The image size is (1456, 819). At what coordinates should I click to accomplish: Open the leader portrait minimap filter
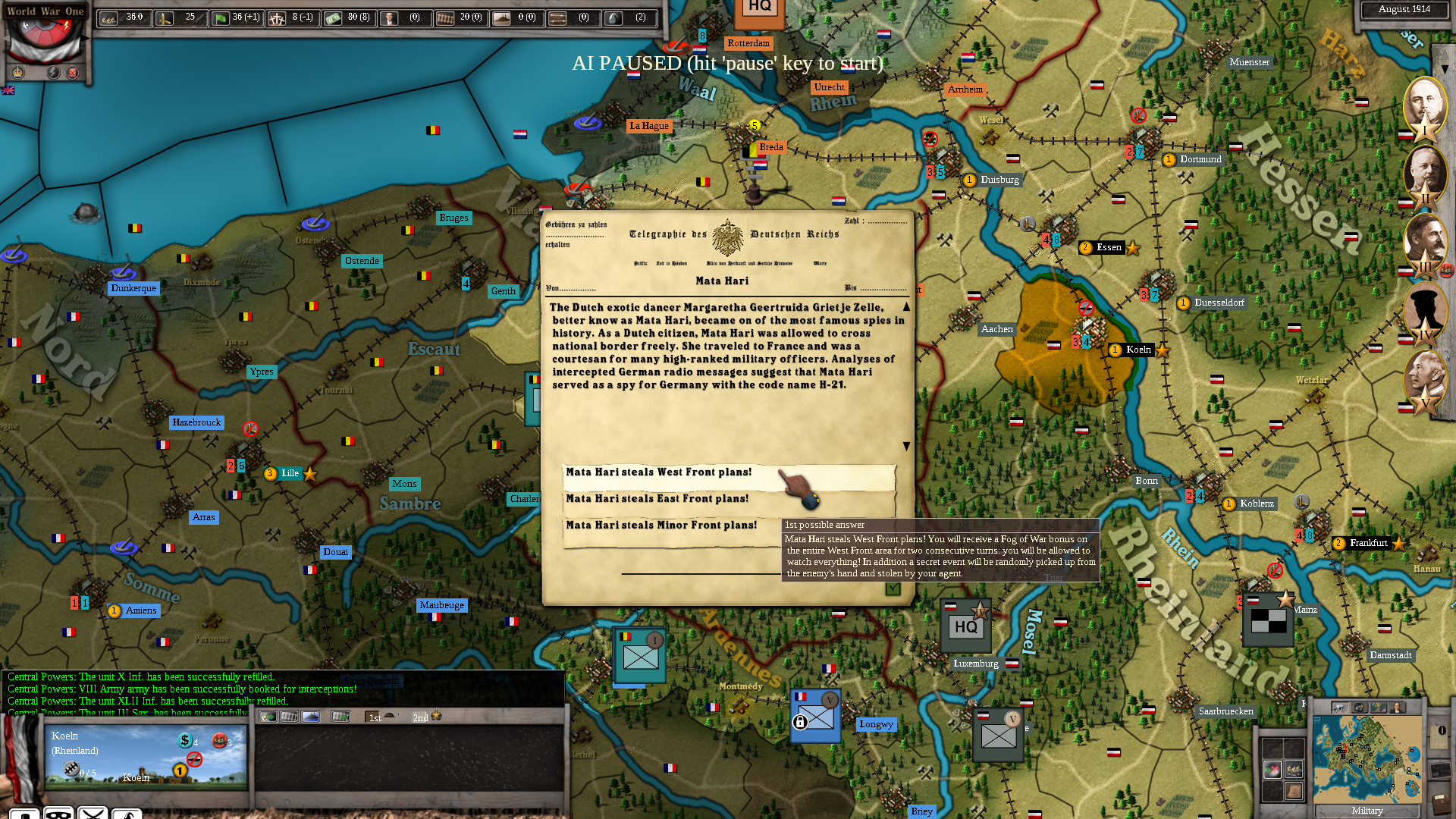[x=1396, y=708]
